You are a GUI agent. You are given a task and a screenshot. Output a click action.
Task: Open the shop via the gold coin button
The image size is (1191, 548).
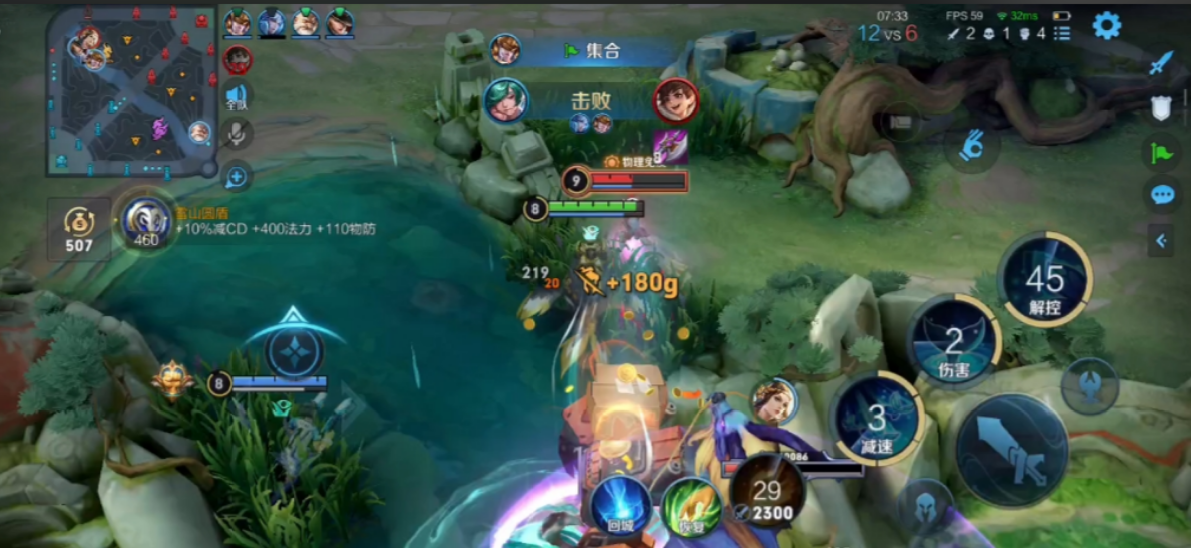tap(79, 229)
